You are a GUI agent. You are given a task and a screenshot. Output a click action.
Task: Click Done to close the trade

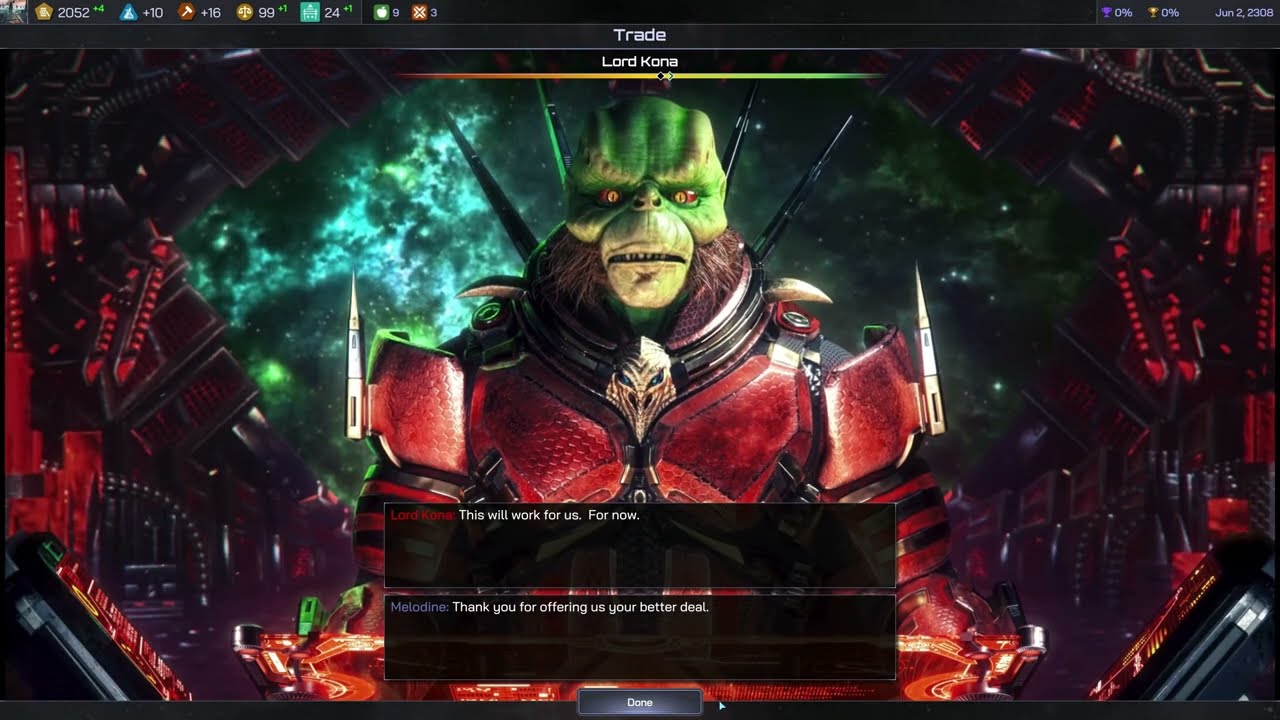coord(639,702)
